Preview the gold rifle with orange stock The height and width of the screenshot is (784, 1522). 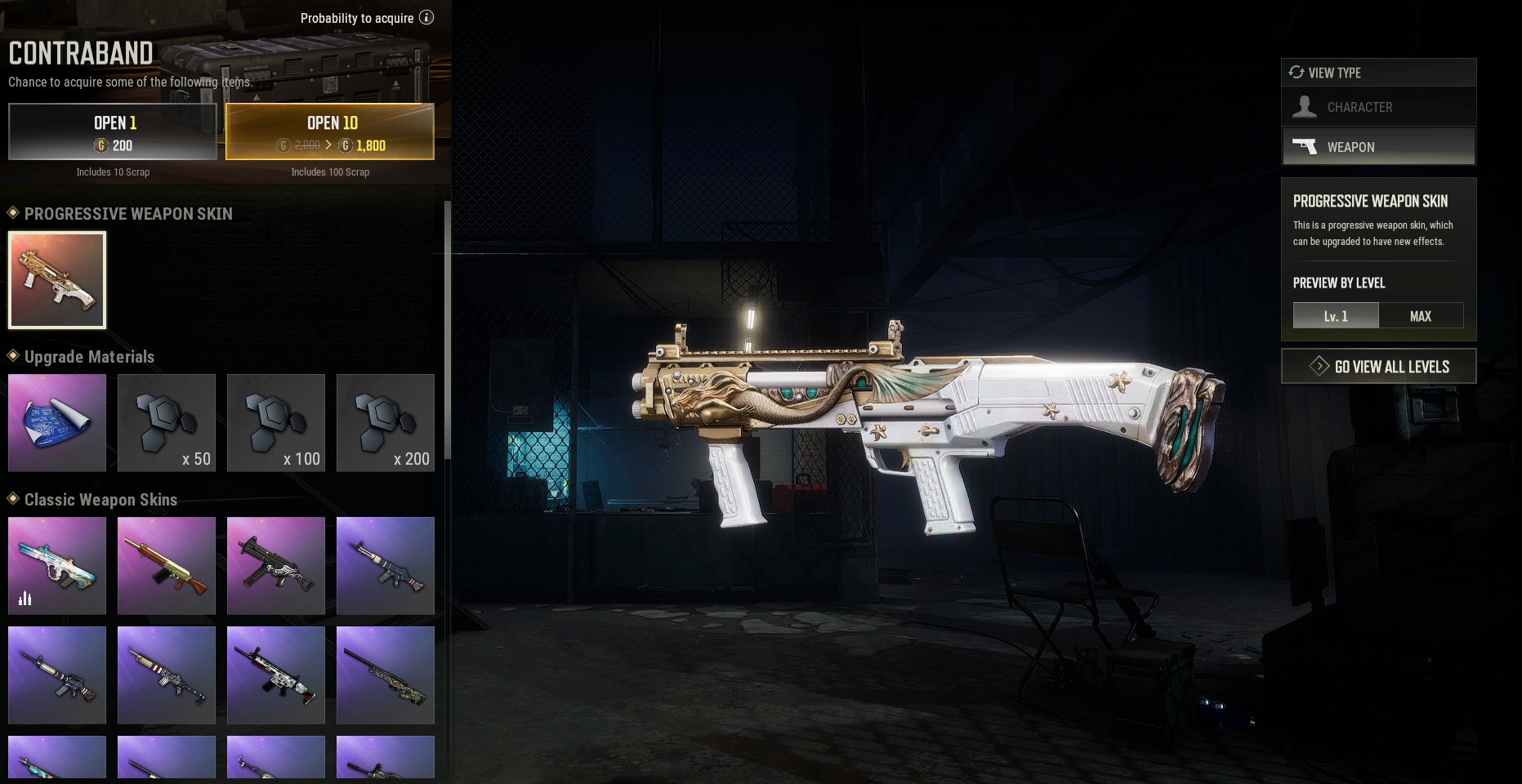(x=167, y=565)
